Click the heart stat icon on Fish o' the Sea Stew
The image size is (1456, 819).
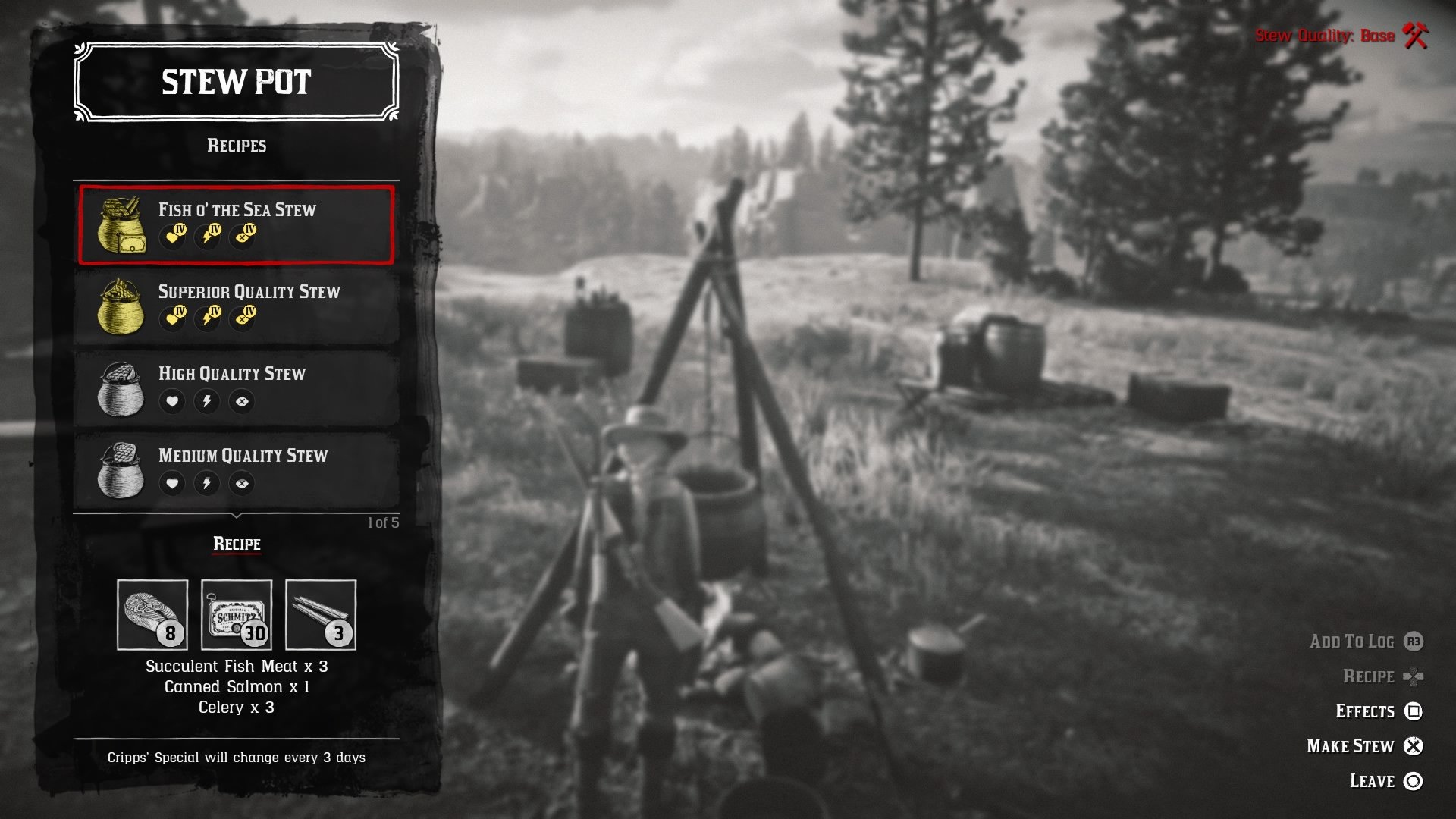(x=173, y=237)
